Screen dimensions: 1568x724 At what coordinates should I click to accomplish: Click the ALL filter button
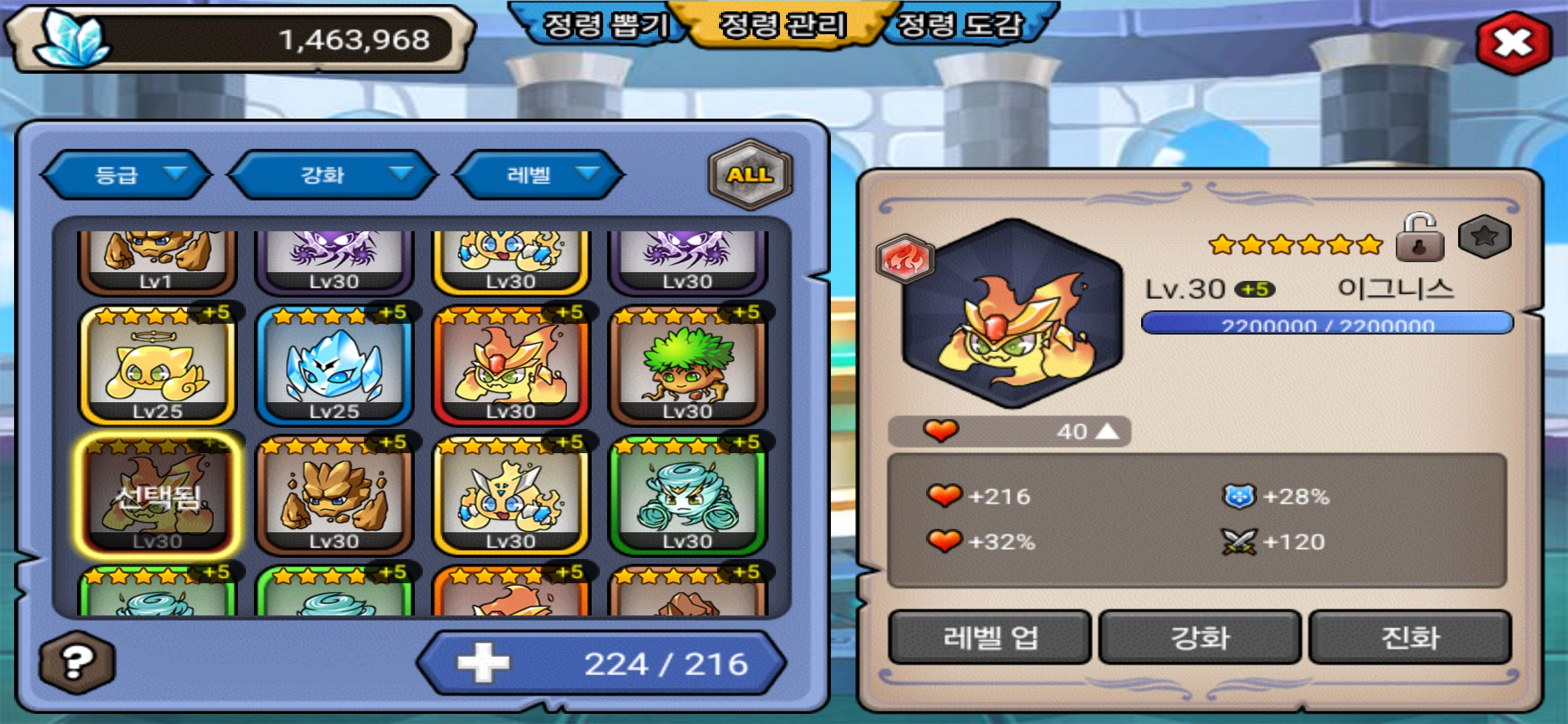(x=750, y=174)
